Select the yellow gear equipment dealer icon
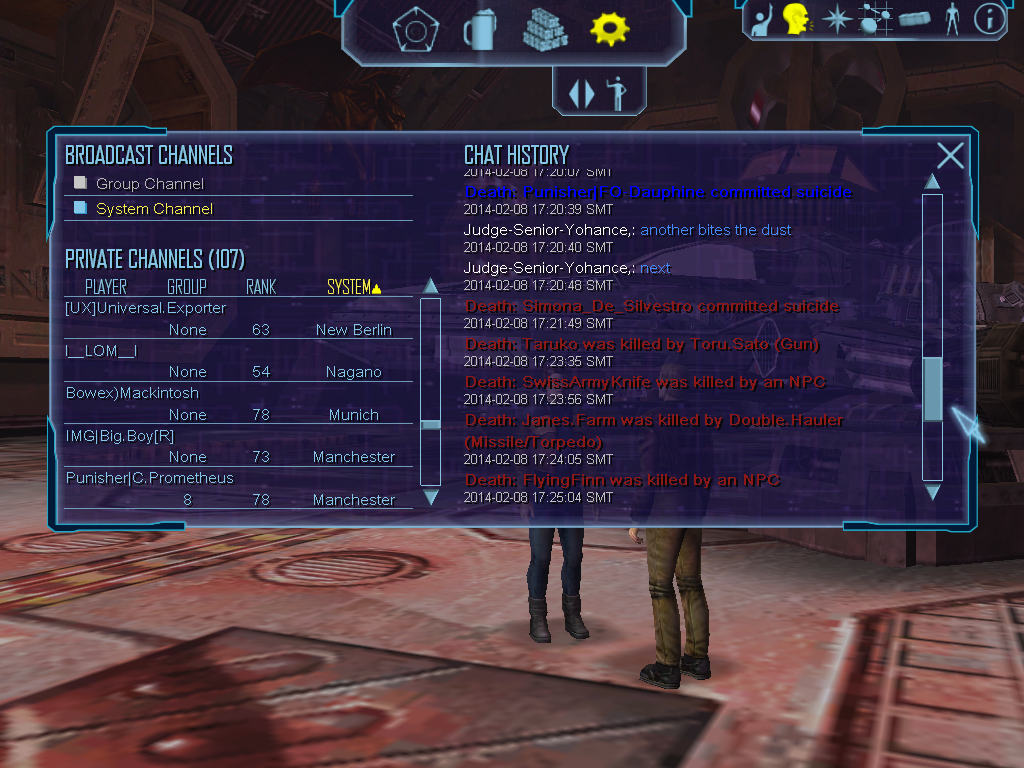The image size is (1024, 768). [609, 30]
